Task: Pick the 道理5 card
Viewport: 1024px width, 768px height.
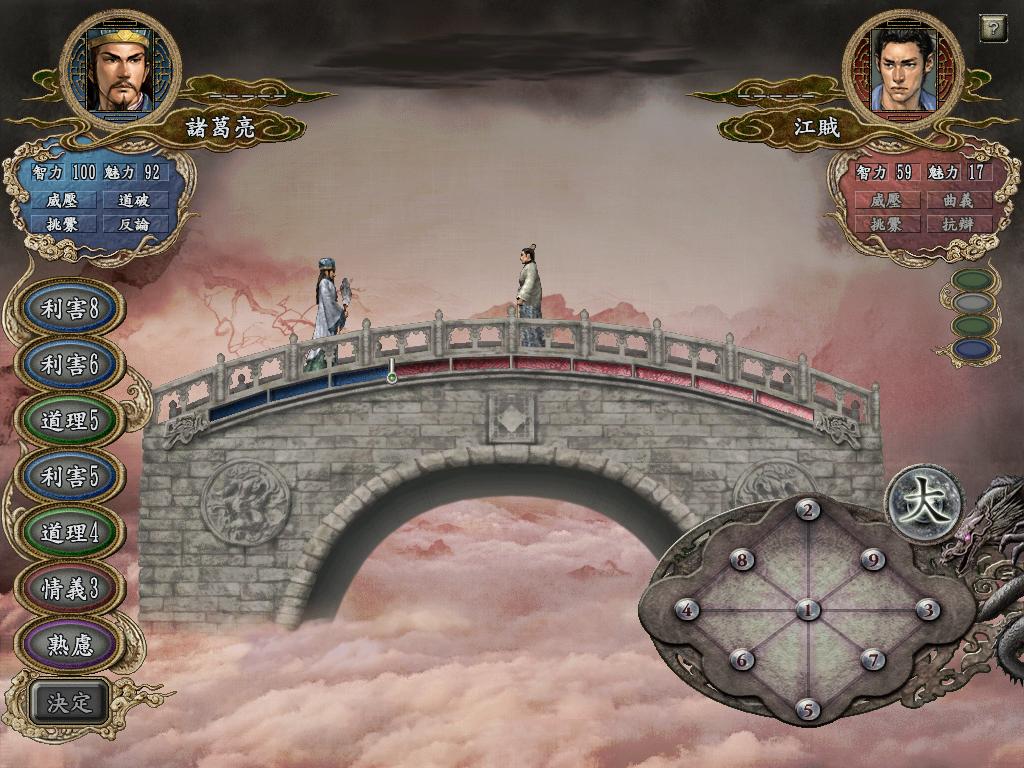Action: 69,421
